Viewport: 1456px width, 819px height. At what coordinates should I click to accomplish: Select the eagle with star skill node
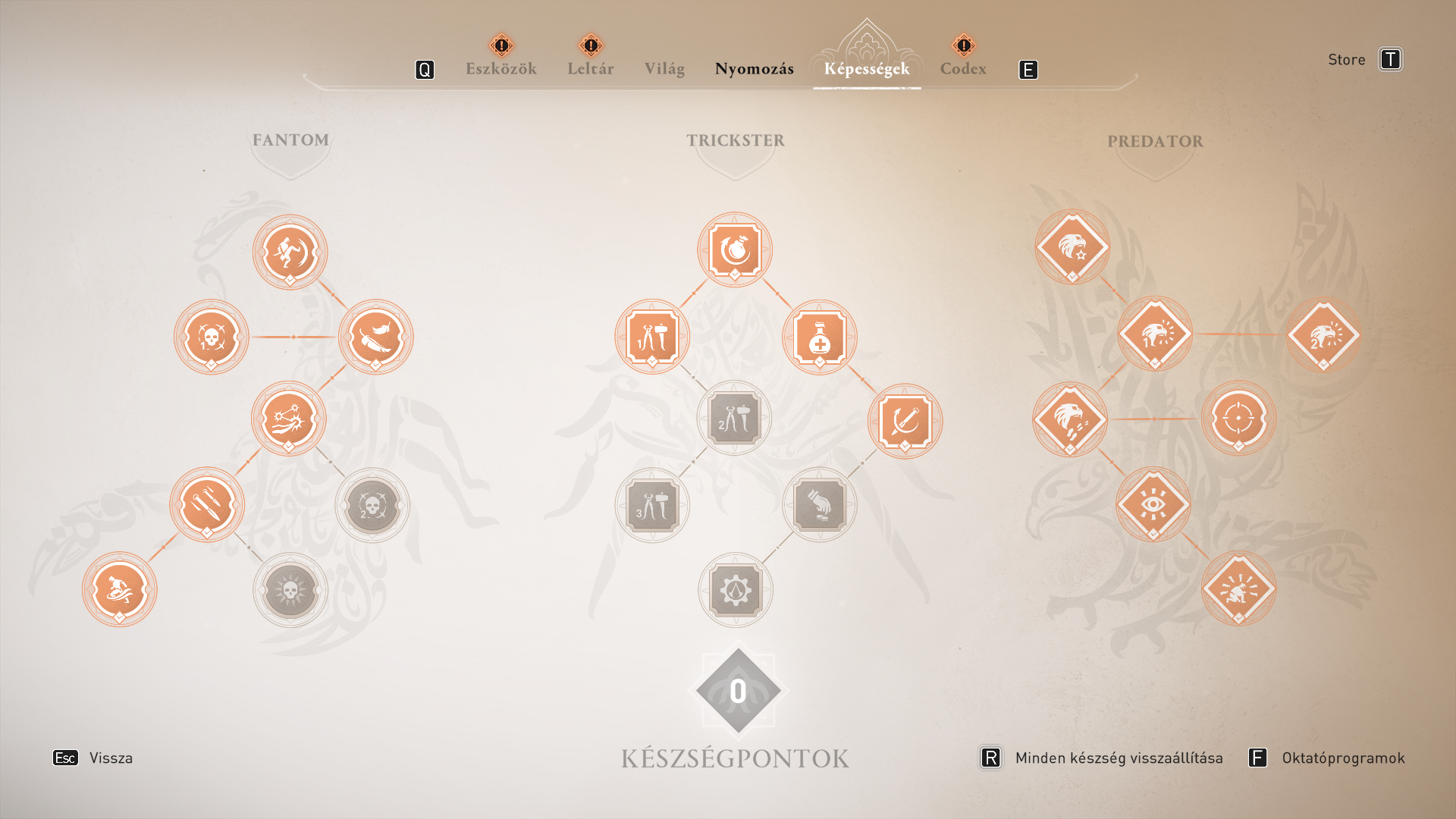[x=1072, y=247]
